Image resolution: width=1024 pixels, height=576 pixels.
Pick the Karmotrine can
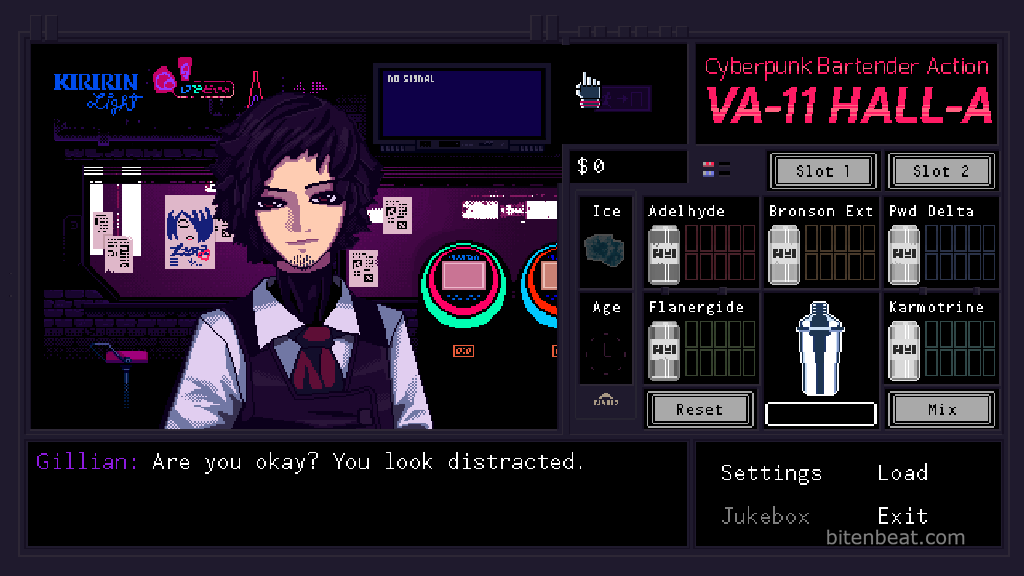tap(904, 349)
